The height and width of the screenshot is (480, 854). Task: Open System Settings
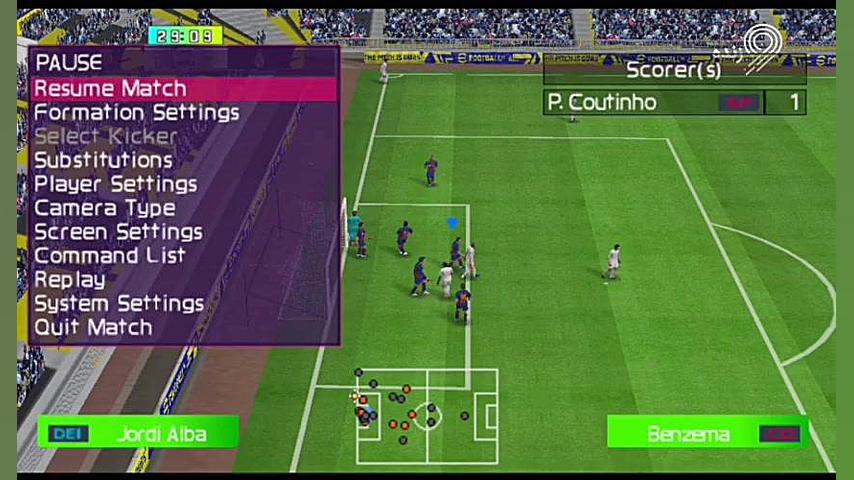(x=118, y=304)
